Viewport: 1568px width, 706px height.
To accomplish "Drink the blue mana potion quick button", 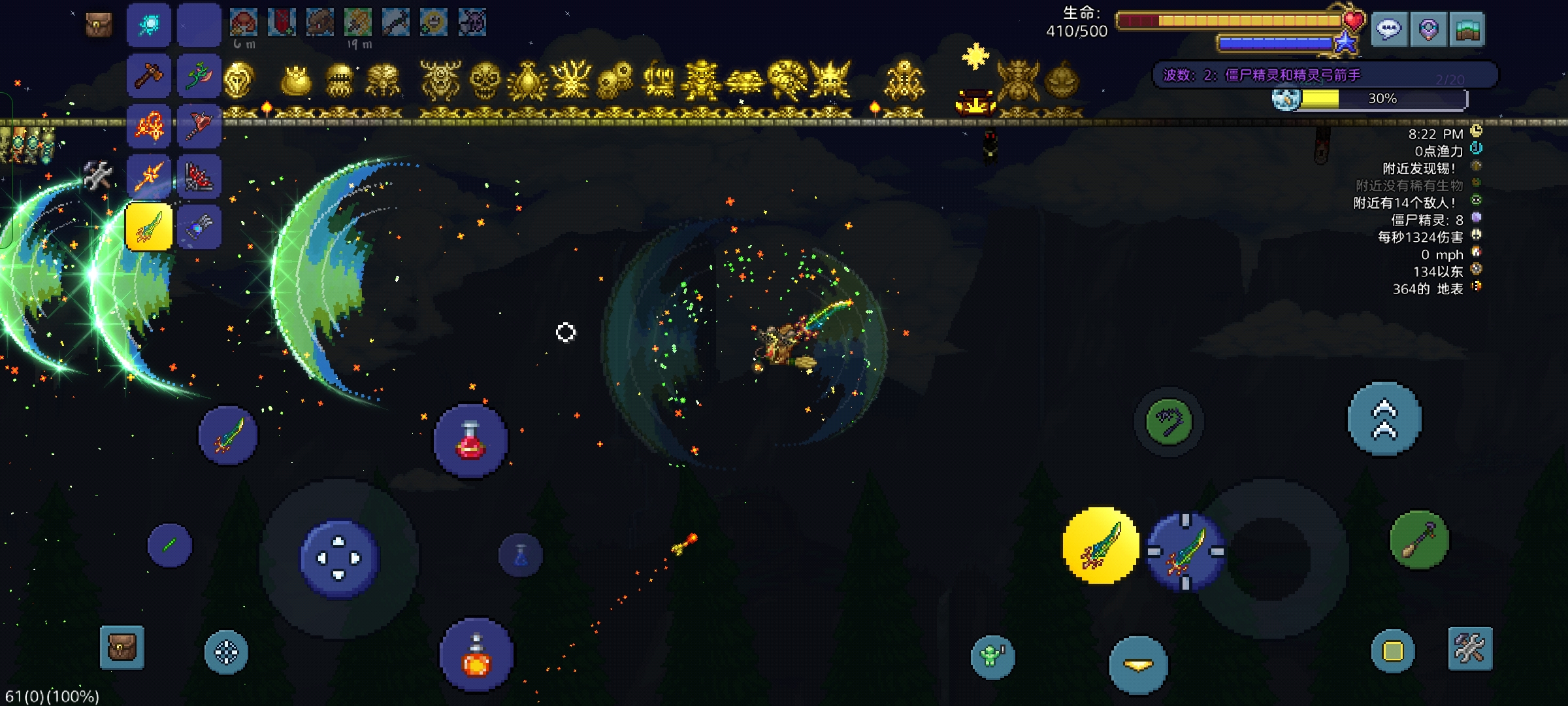I will 521,556.
